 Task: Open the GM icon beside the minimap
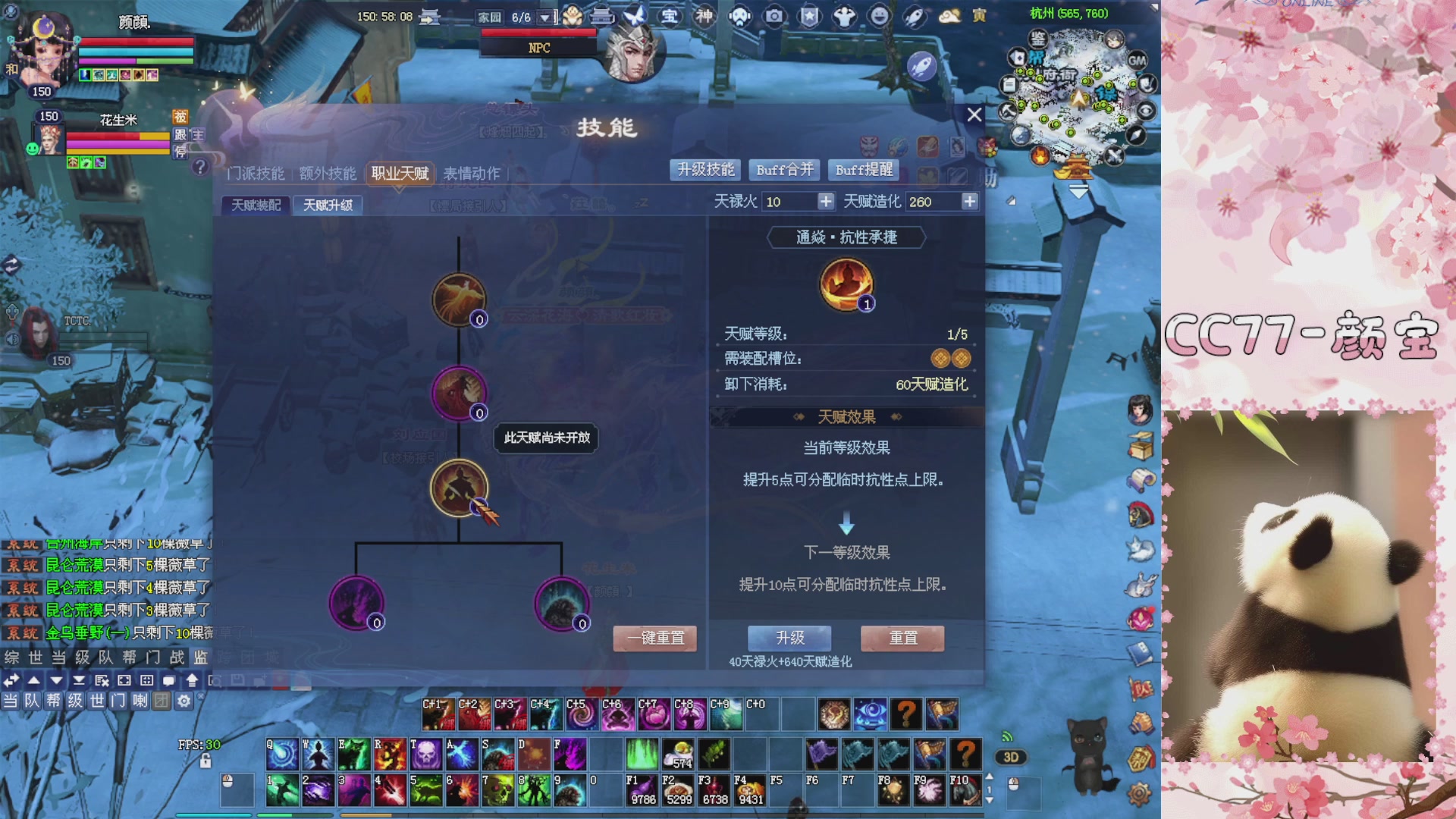[1137, 61]
